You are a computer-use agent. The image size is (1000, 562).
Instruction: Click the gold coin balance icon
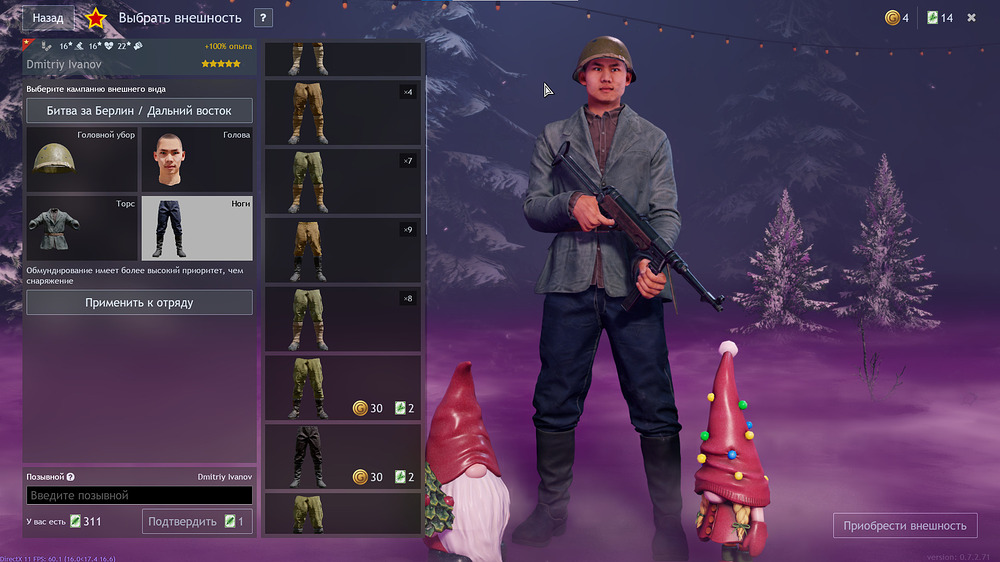pyautogui.click(x=892, y=18)
